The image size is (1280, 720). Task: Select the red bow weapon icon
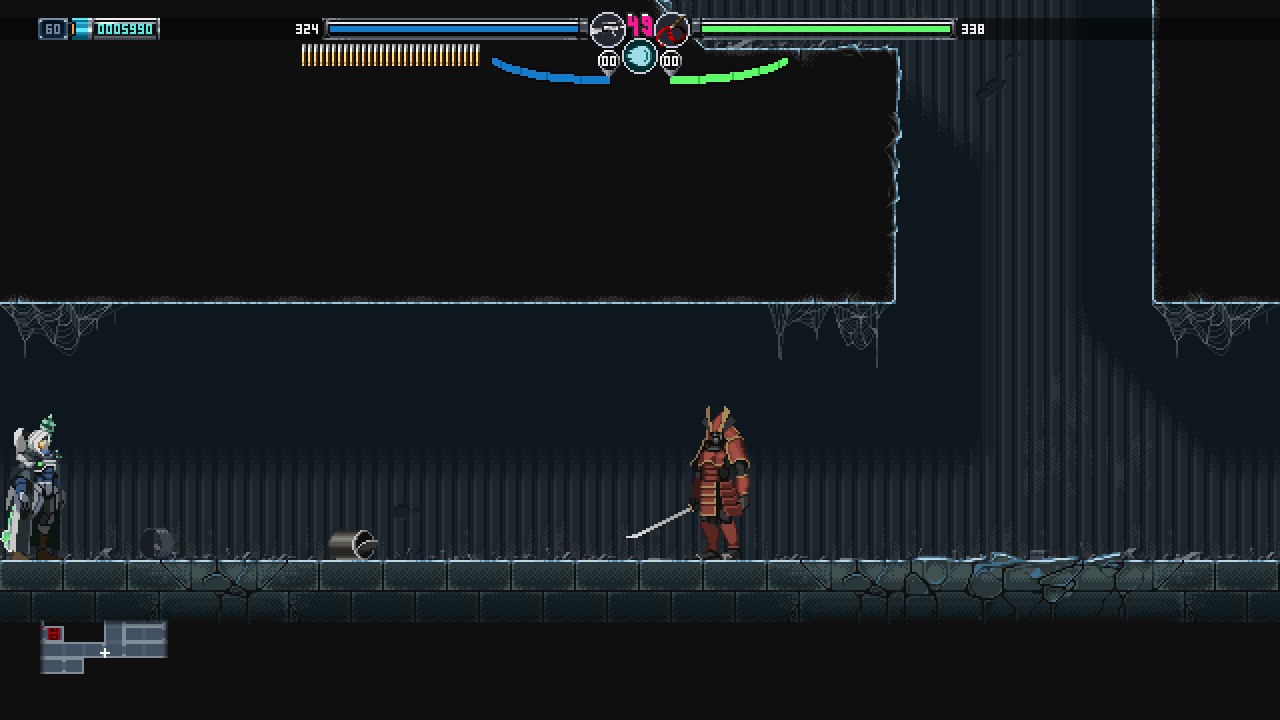pyautogui.click(x=672, y=30)
